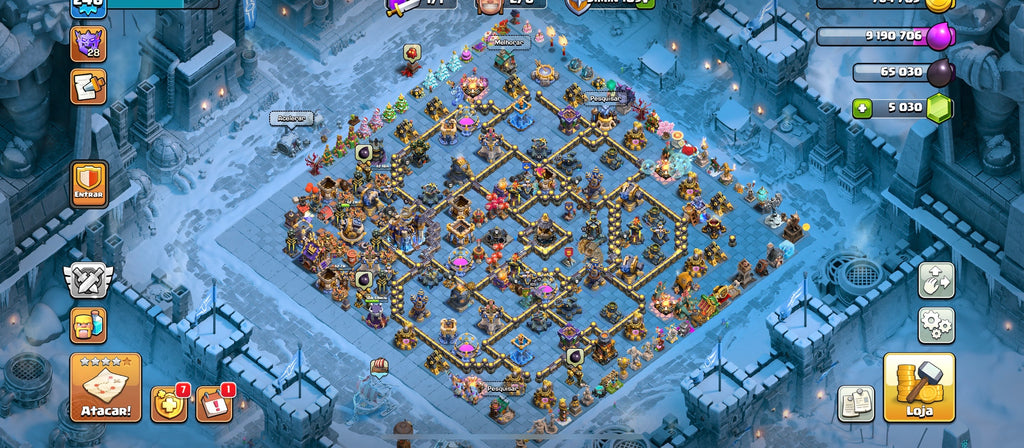The width and height of the screenshot is (1024, 448).
Task: Open the layout editor arrows button
Action: (x=936, y=280)
